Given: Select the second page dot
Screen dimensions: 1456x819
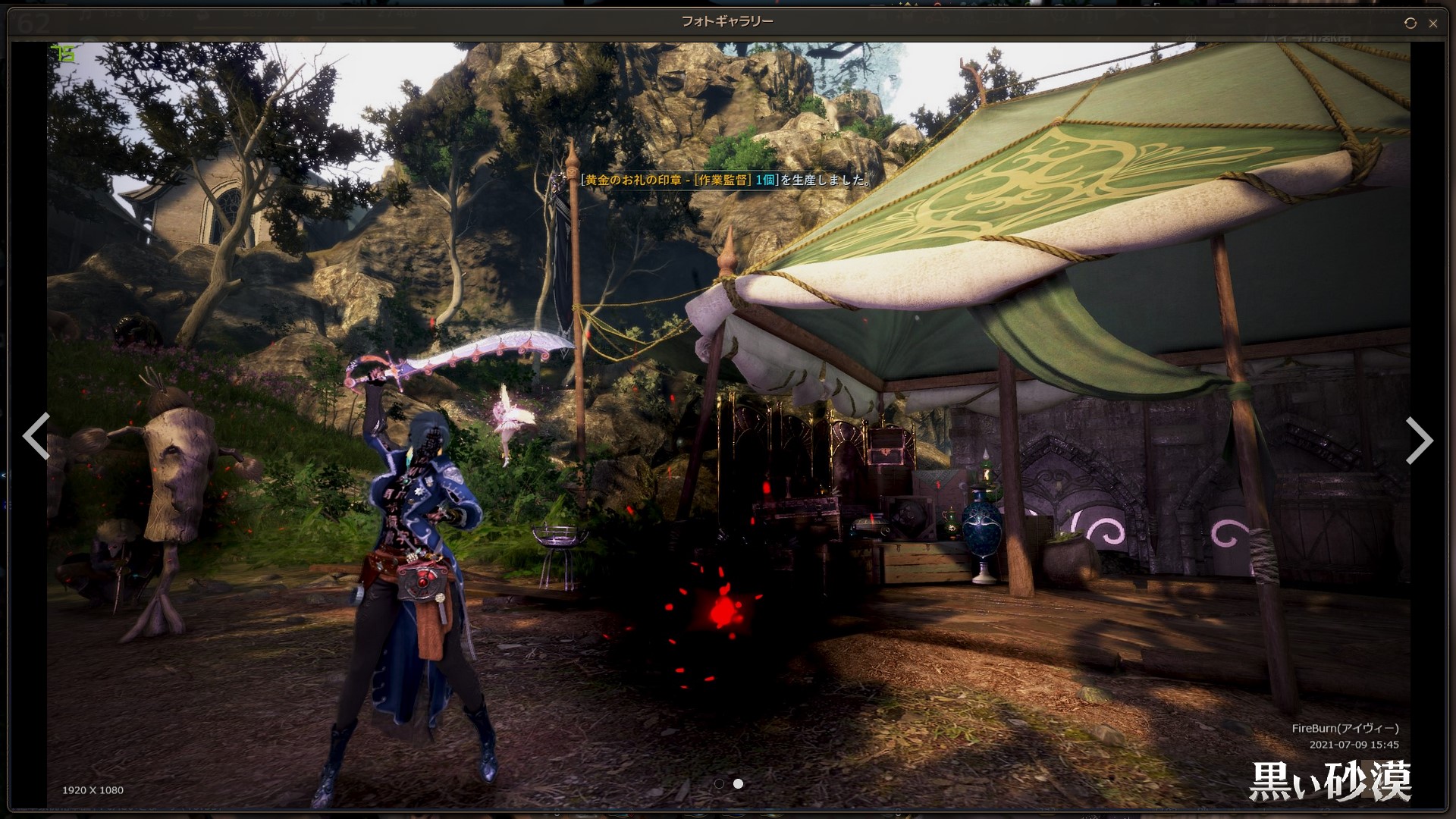Looking at the screenshot, I should point(738,783).
